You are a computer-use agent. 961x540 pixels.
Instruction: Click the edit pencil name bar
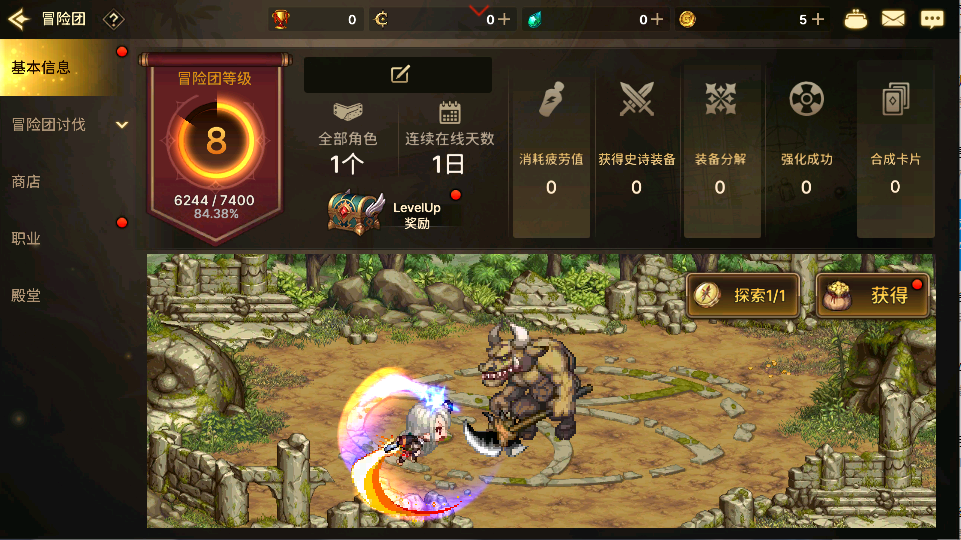click(398, 74)
